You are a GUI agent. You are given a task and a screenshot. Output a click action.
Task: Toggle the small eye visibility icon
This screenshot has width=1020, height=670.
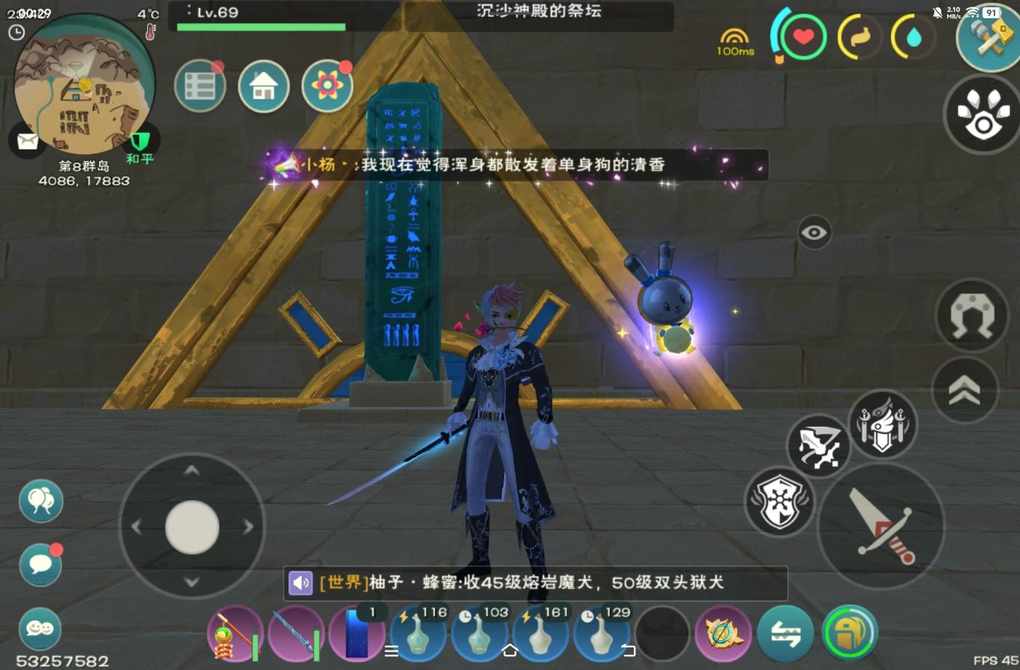click(x=815, y=233)
